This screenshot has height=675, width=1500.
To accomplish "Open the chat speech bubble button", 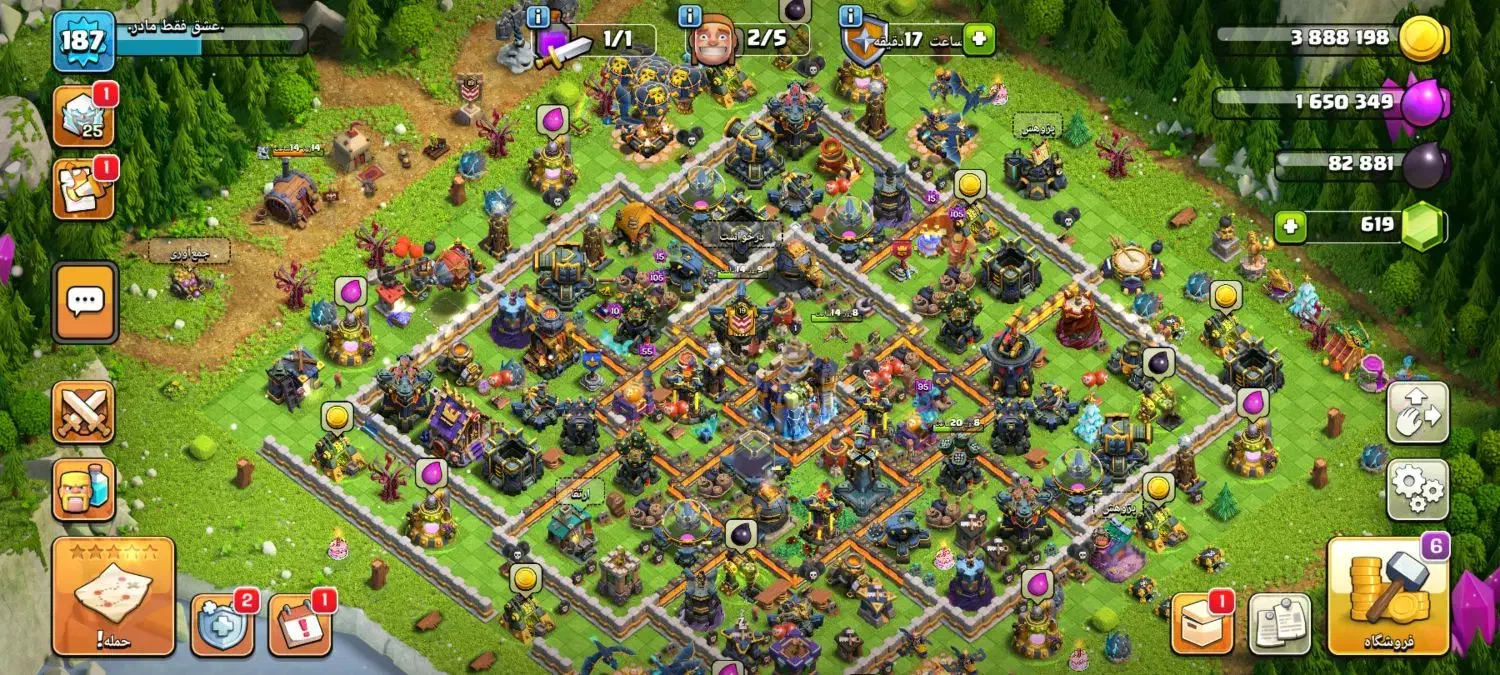I will click(x=85, y=300).
